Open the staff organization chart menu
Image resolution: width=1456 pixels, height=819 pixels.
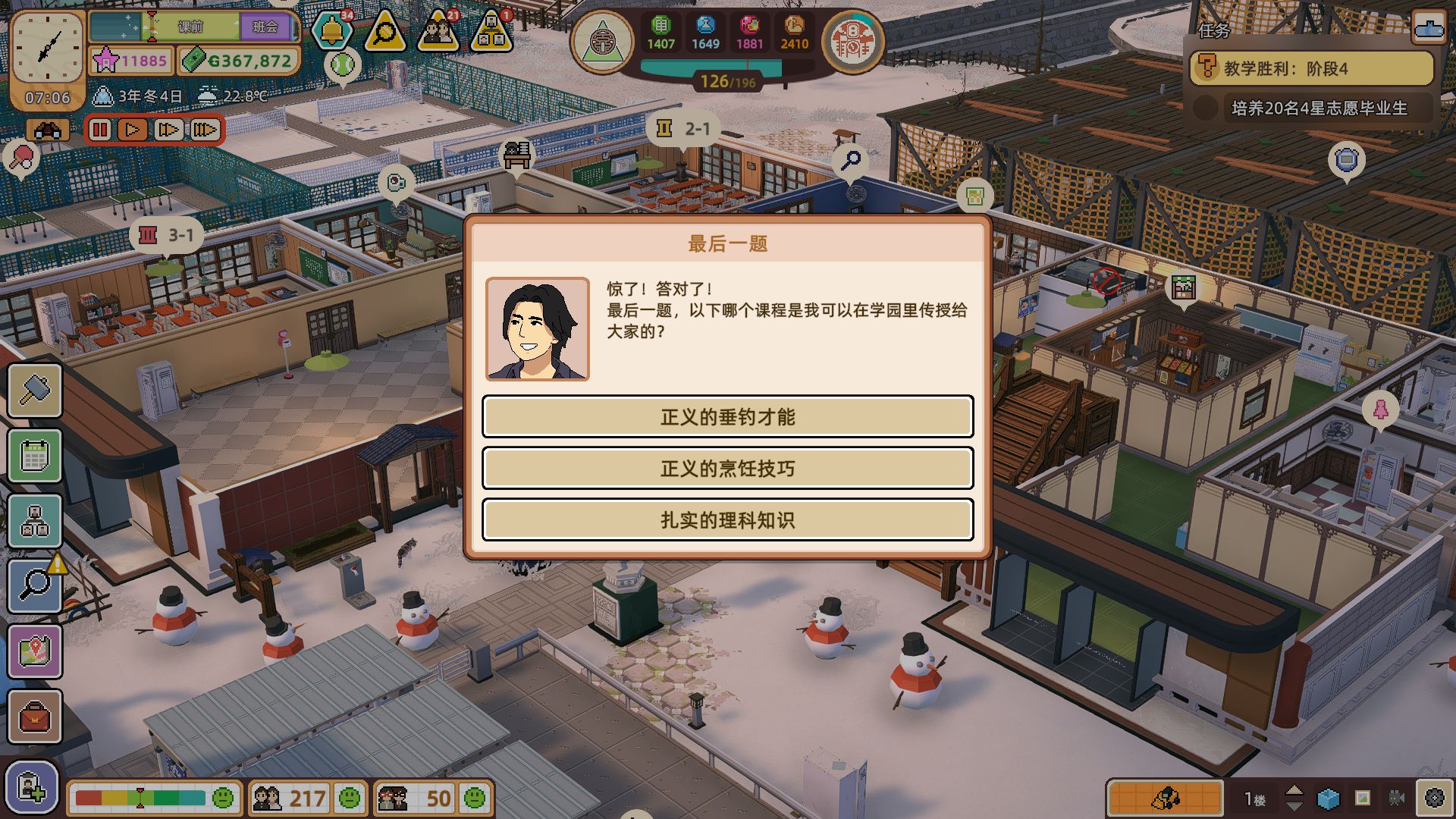click(35, 521)
